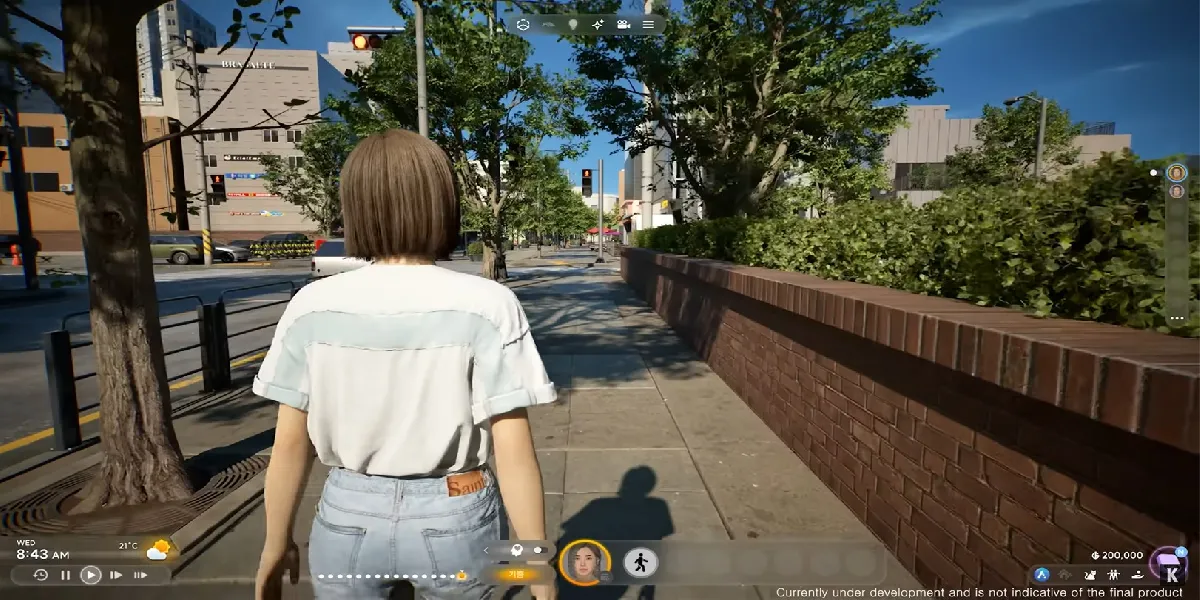Select the circular face icon in top toolbar

(x=523, y=24)
